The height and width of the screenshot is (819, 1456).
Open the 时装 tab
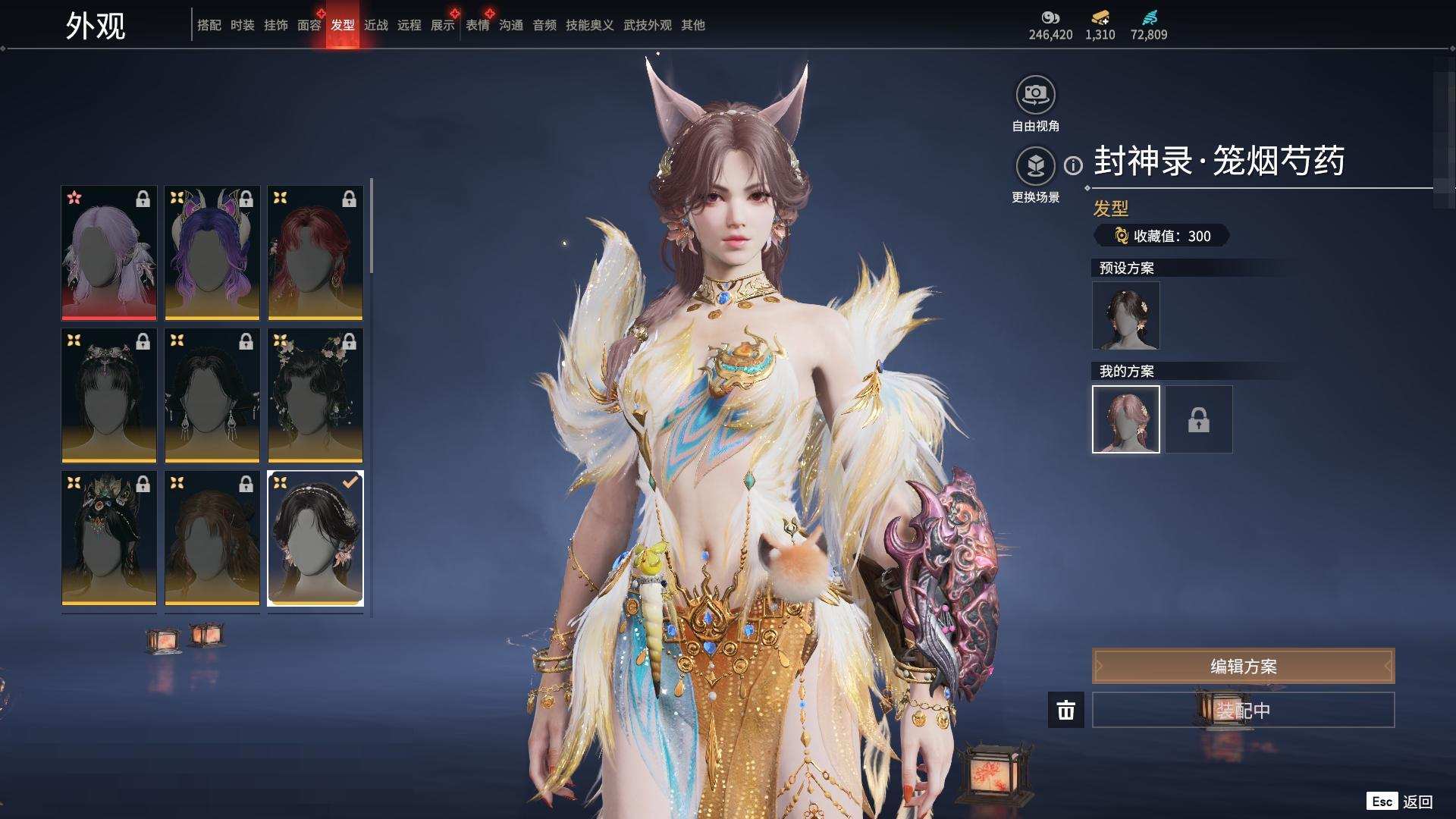[x=242, y=25]
